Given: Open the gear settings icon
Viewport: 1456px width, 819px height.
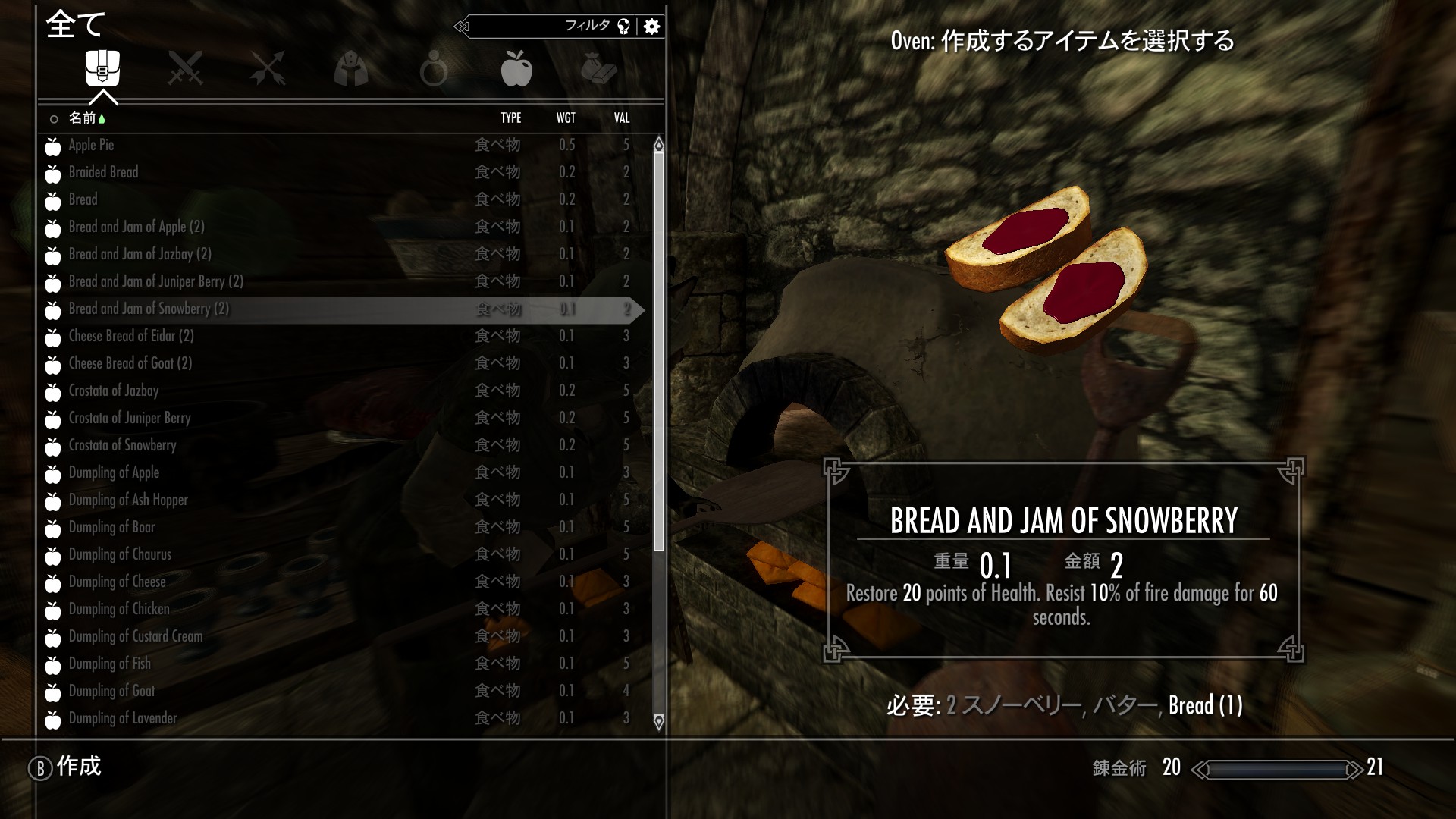Looking at the screenshot, I should (651, 27).
